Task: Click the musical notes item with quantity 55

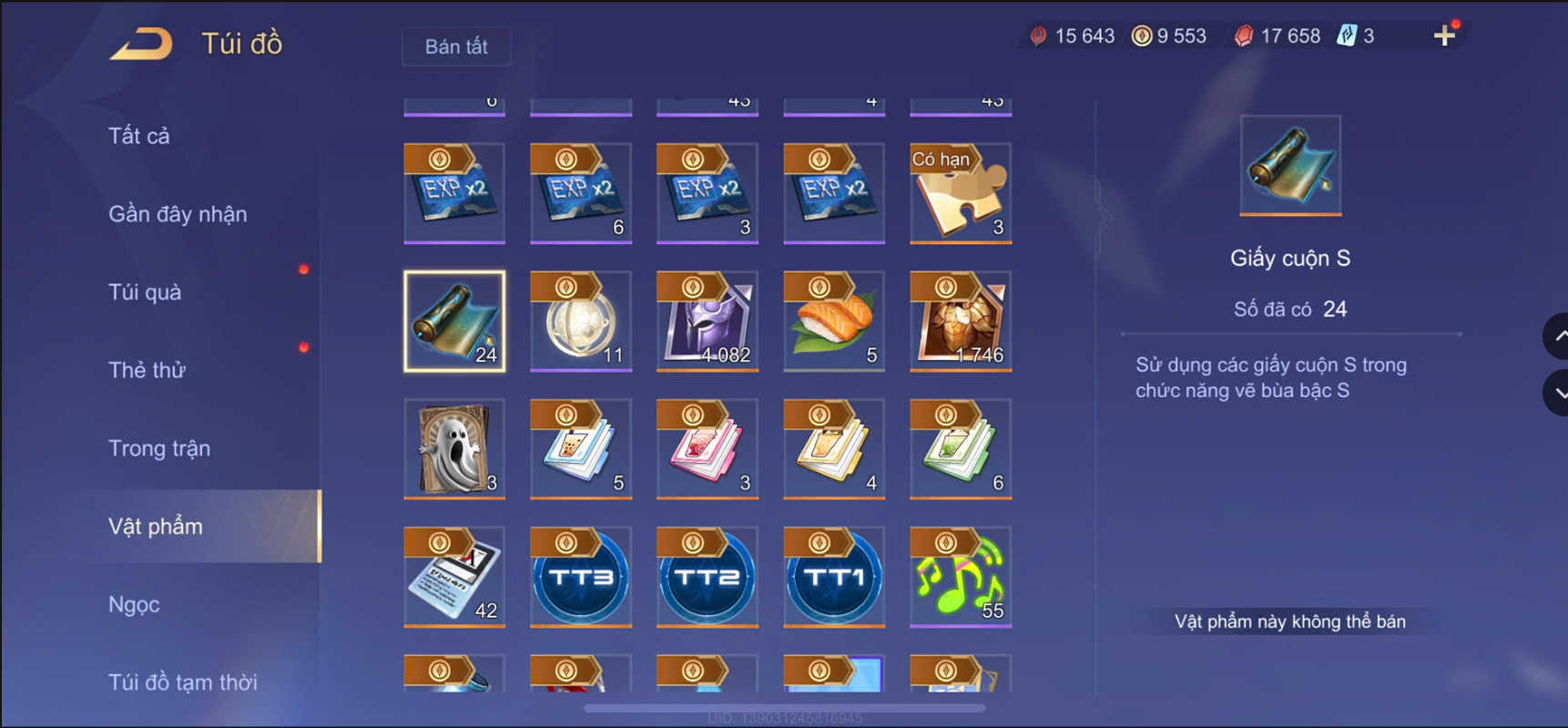Action: pos(959,577)
